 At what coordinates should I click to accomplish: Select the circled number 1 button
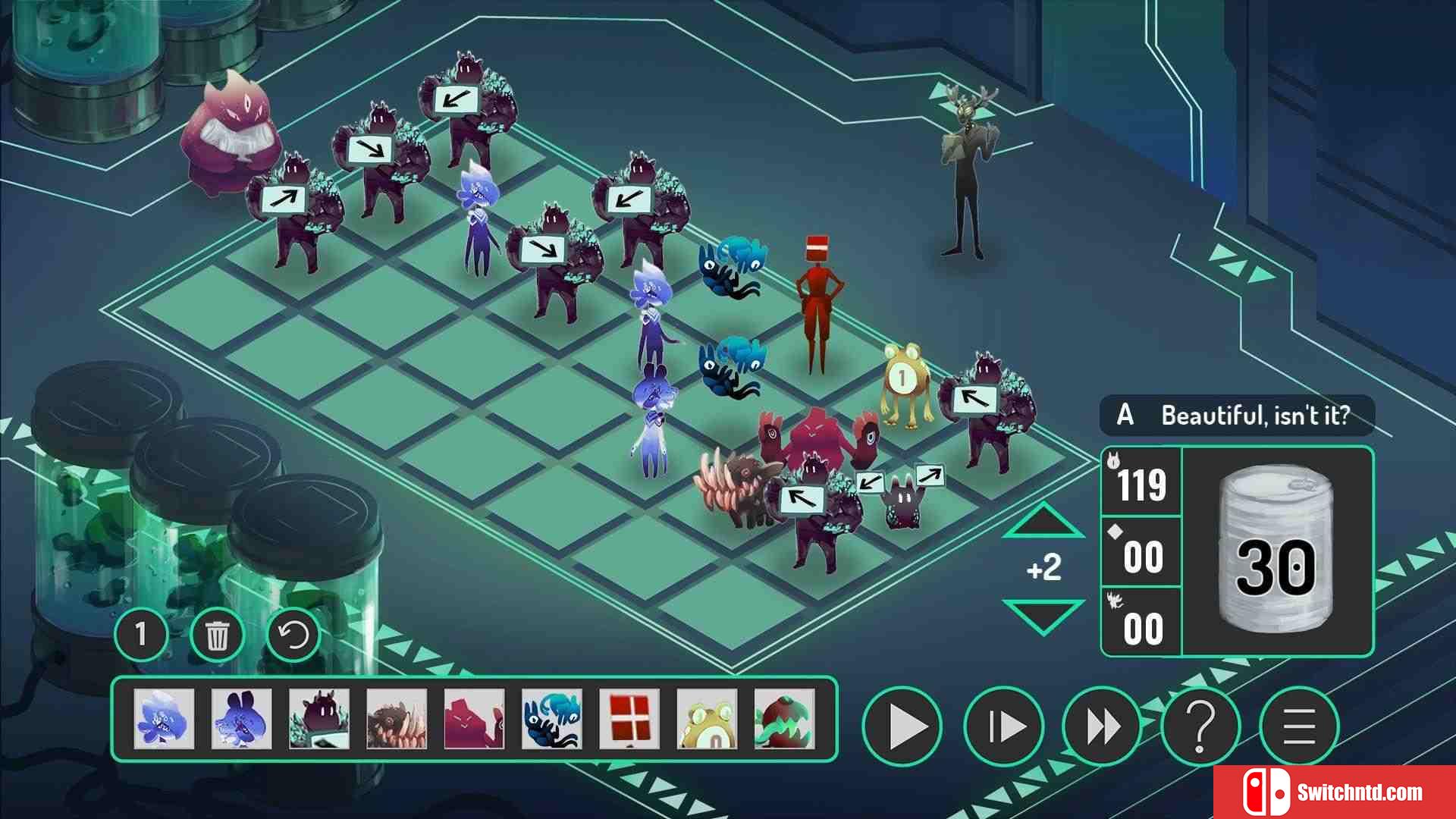(x=141, y=634)
